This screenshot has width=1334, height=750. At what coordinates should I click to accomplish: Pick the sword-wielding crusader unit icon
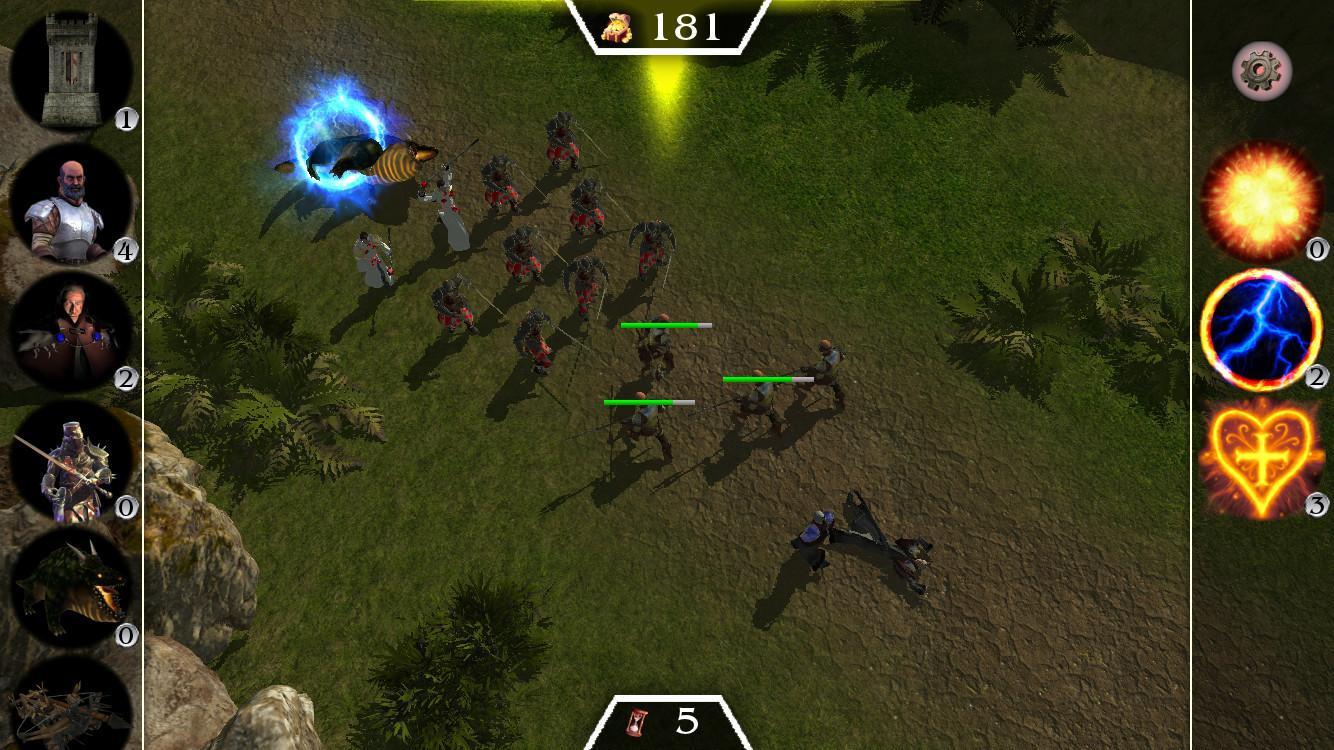[70, 462]
